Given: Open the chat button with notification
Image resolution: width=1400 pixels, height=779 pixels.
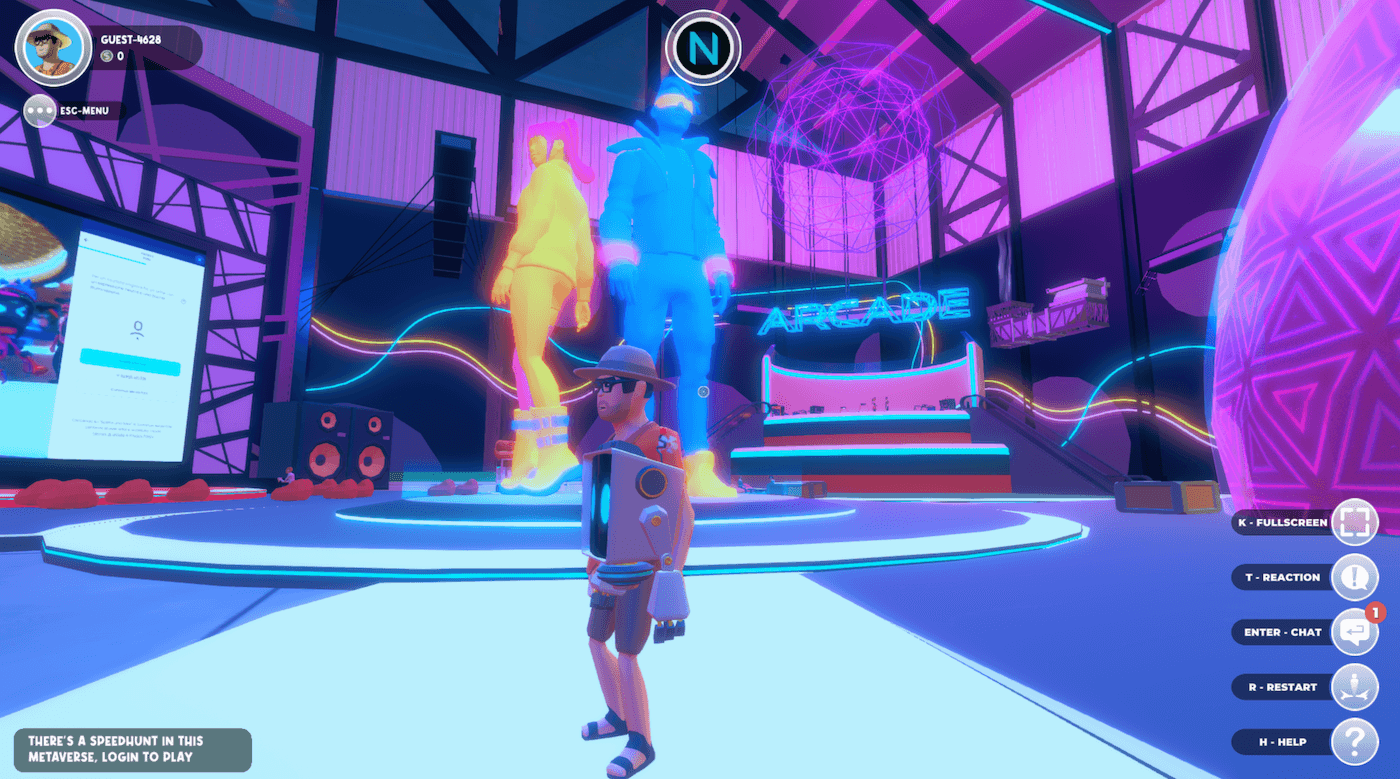Looking at the screenshot, I should [1355, 632].
